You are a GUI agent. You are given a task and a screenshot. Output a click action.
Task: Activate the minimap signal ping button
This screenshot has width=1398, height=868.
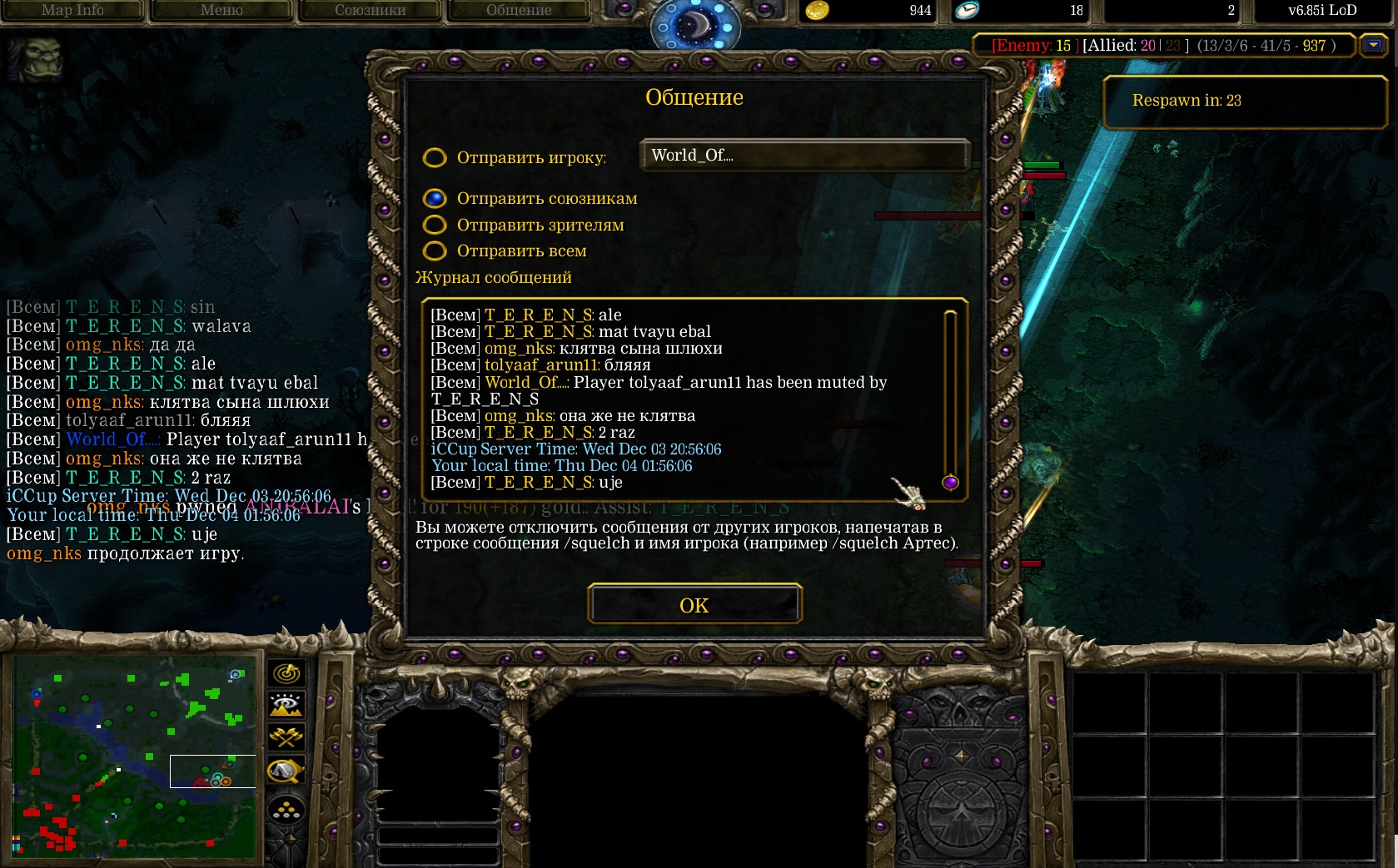point(286,672)
